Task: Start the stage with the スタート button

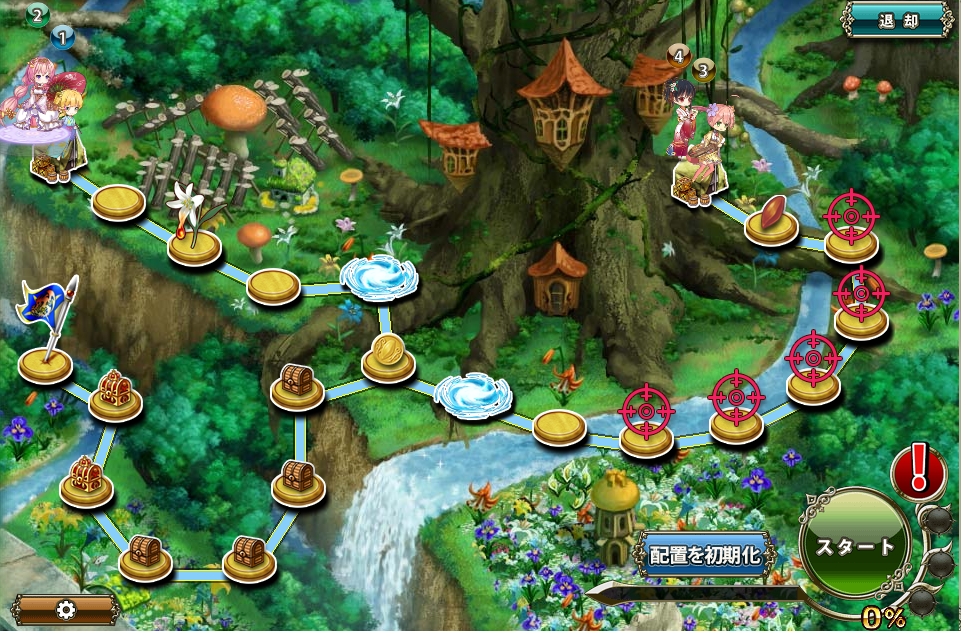Action: [x=855, y=546]
